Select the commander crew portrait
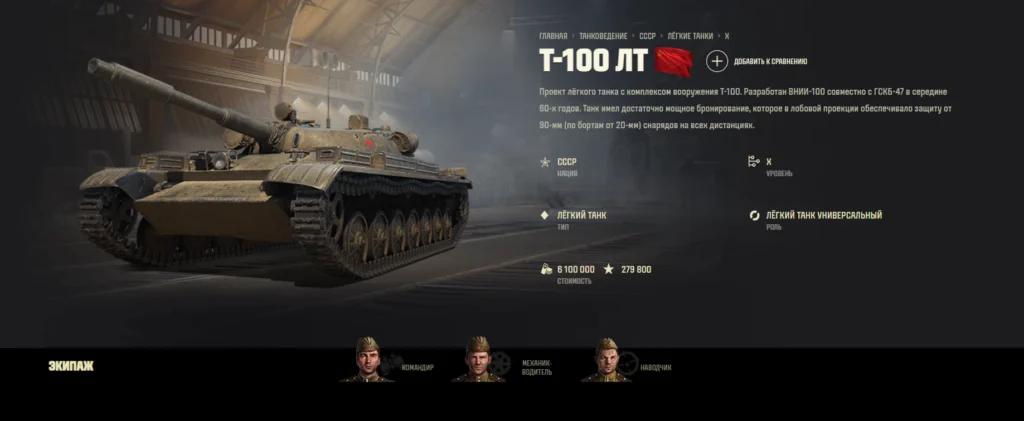Screen dimensions: 1024x421 coord(367,360)
